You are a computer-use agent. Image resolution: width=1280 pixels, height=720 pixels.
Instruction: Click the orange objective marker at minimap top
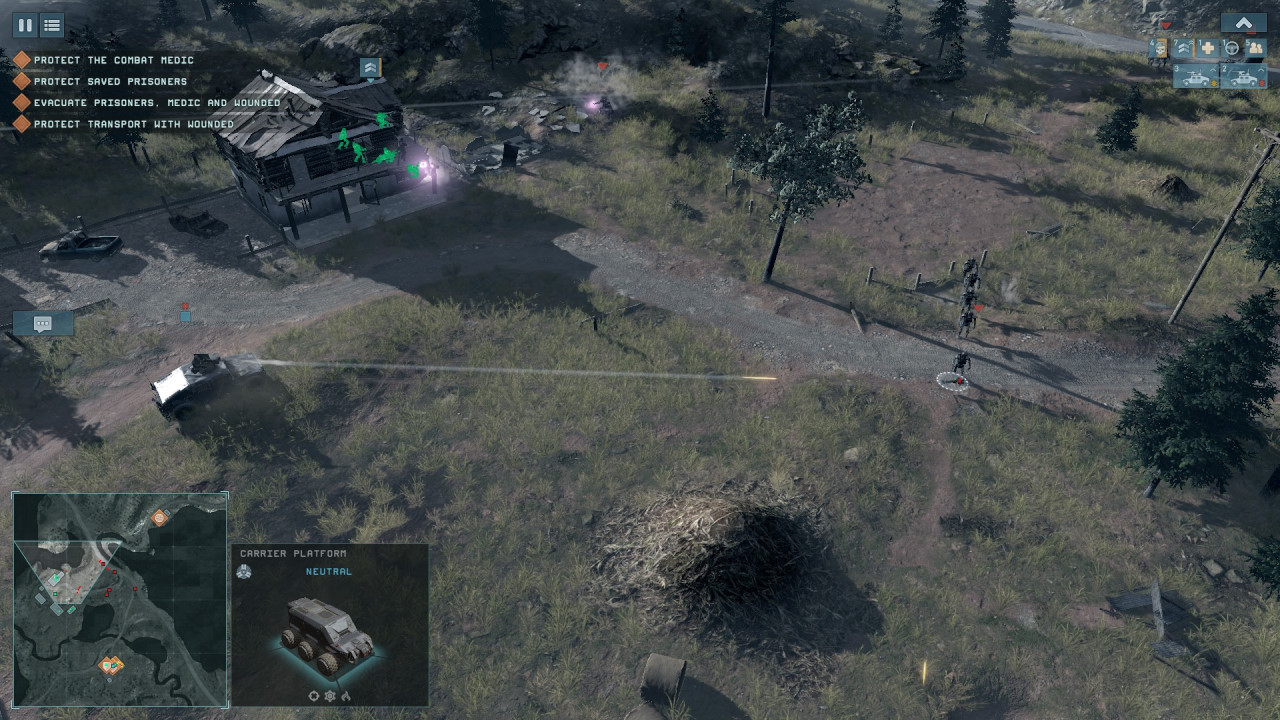[159, 517]
